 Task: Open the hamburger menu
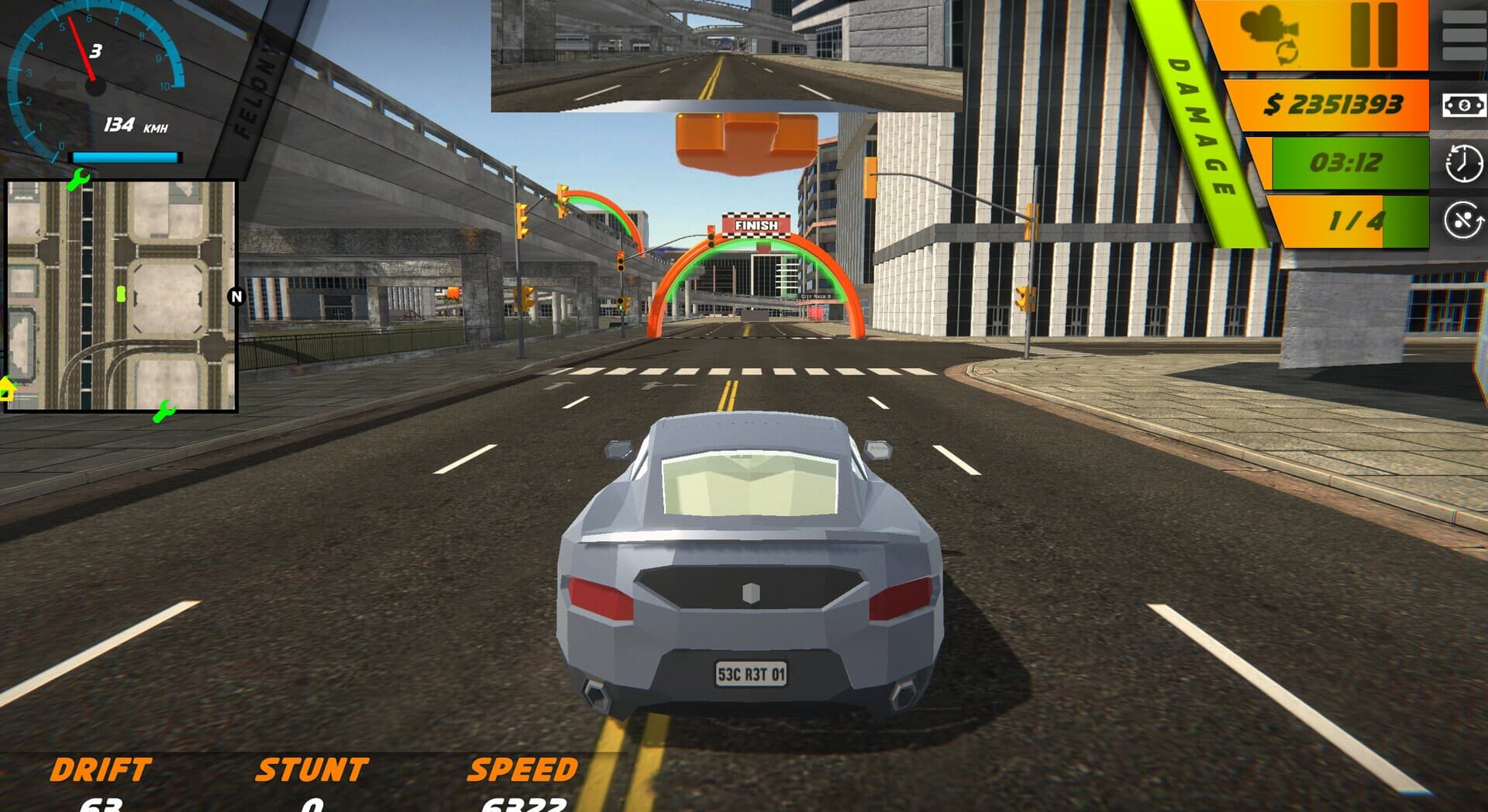(1463, 33)
